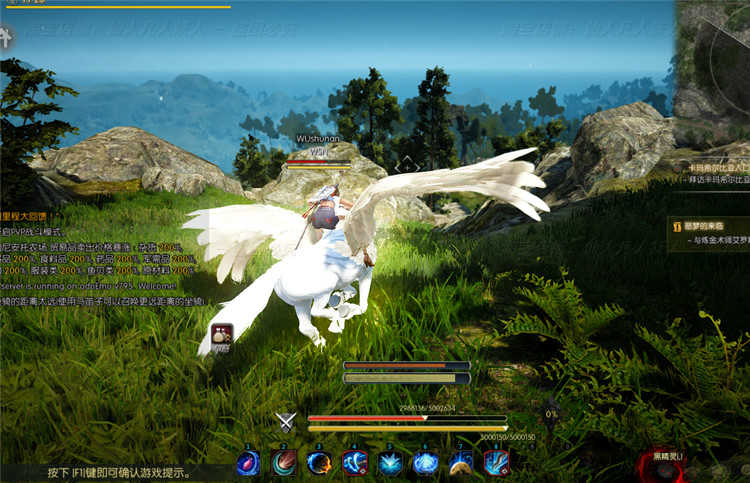
Task: Open the item bag icon beside the mount
Action: (x=221, y=336)
